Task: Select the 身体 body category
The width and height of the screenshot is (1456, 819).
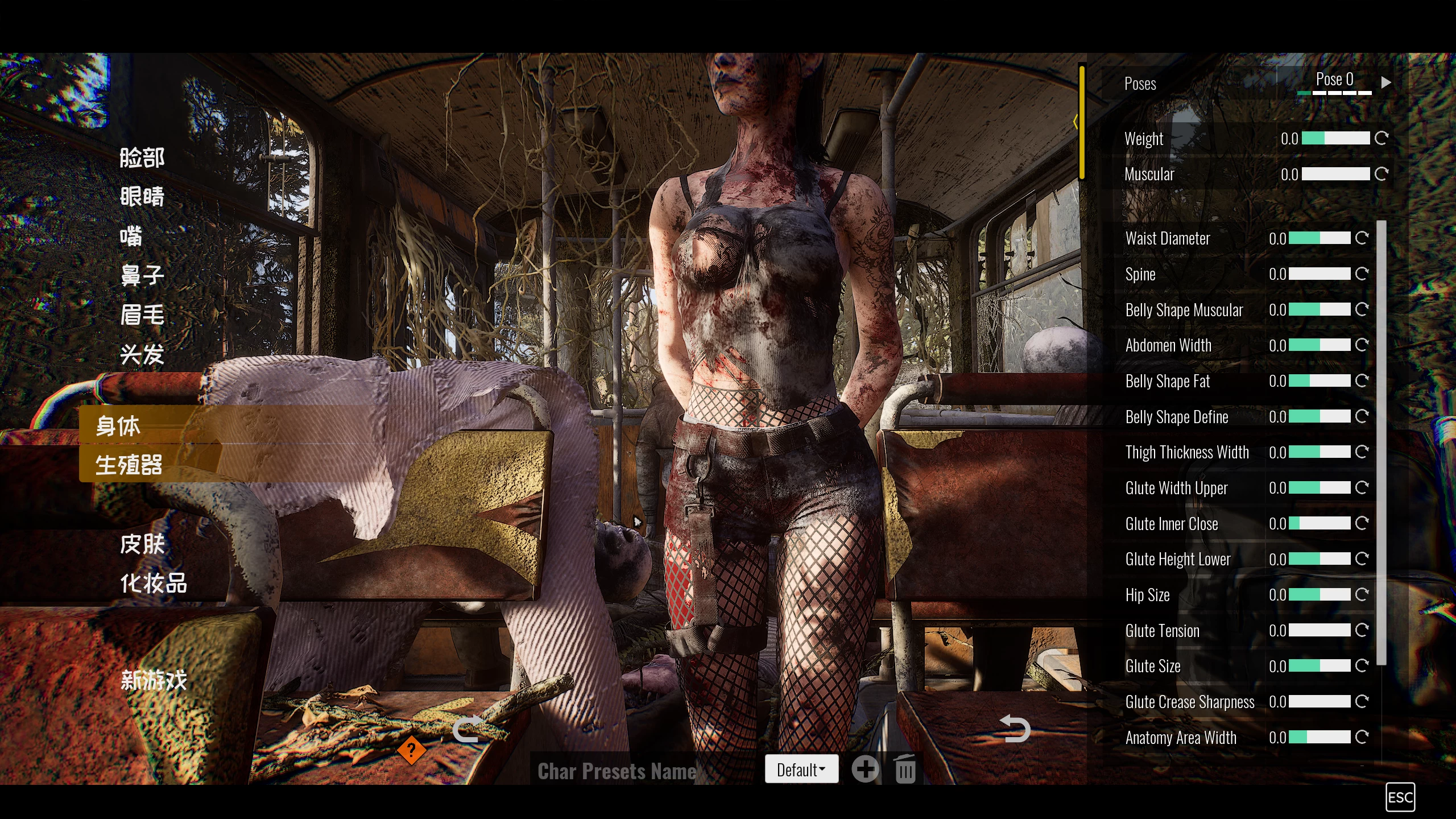Action: point(118,426)
